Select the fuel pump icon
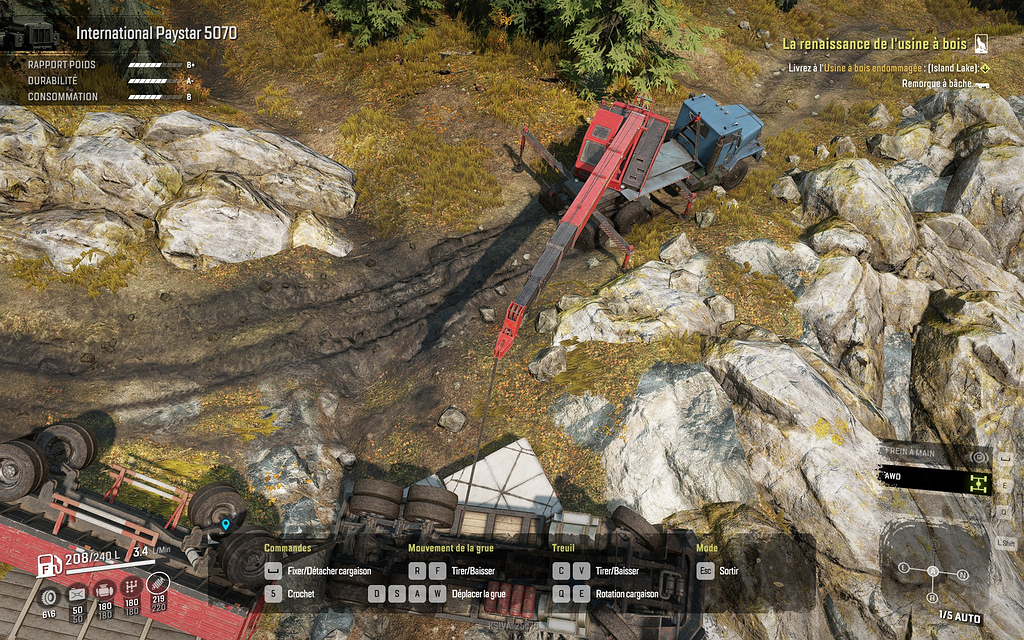Image resolution: width=1024 pixels, height=640 pixels. [x=49, y=565]
